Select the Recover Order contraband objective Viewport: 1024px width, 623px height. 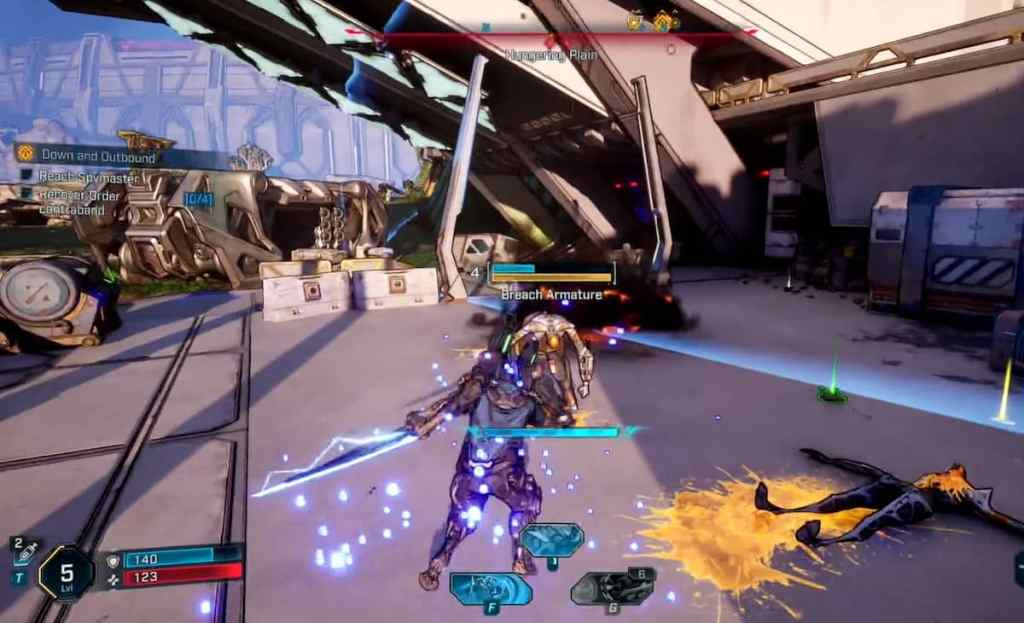pyautogui.click(x=79, y=202)
